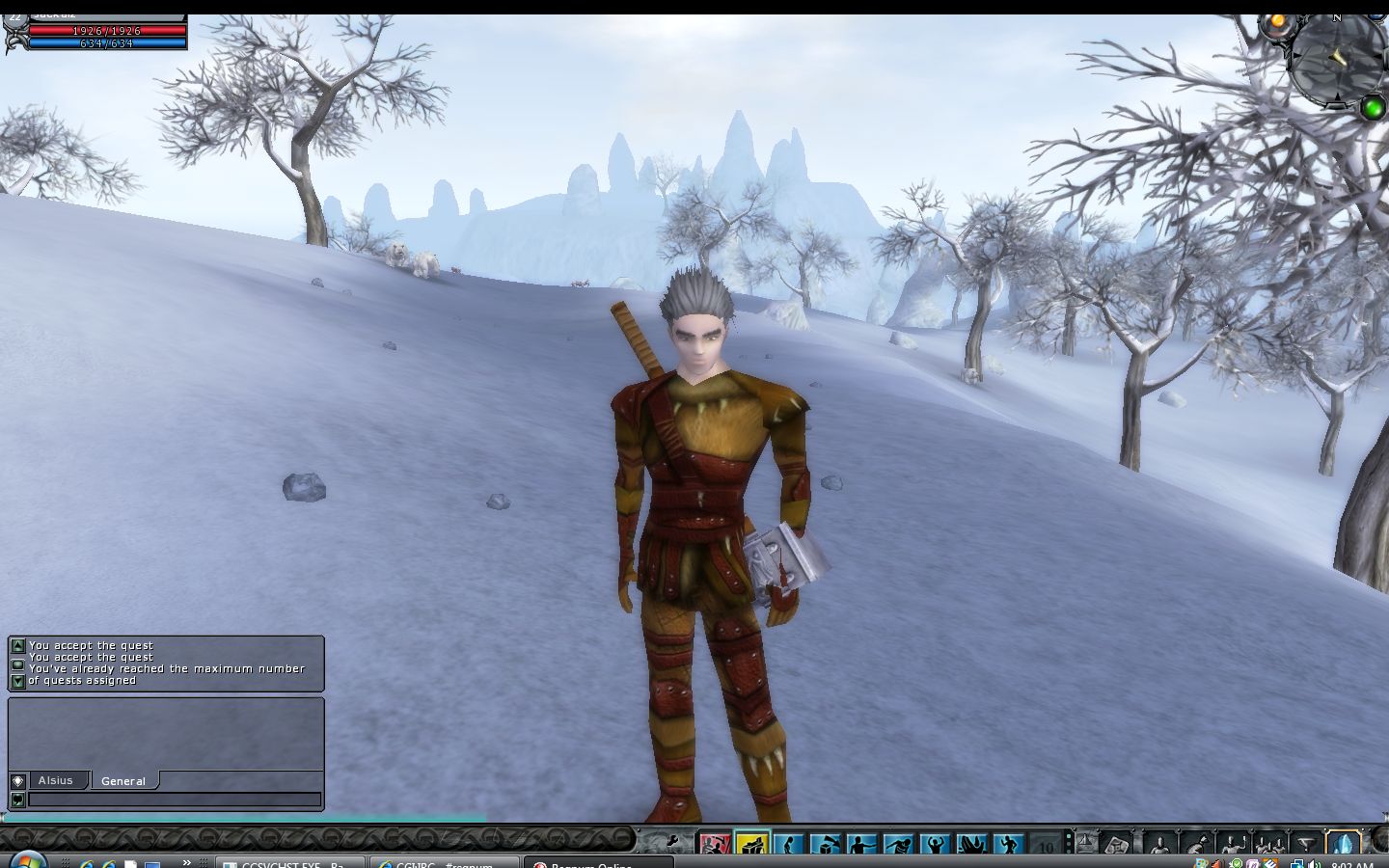This screenshot has width=1389, height=868.
Task: Click the chat text input field
Action: [174, 800]
